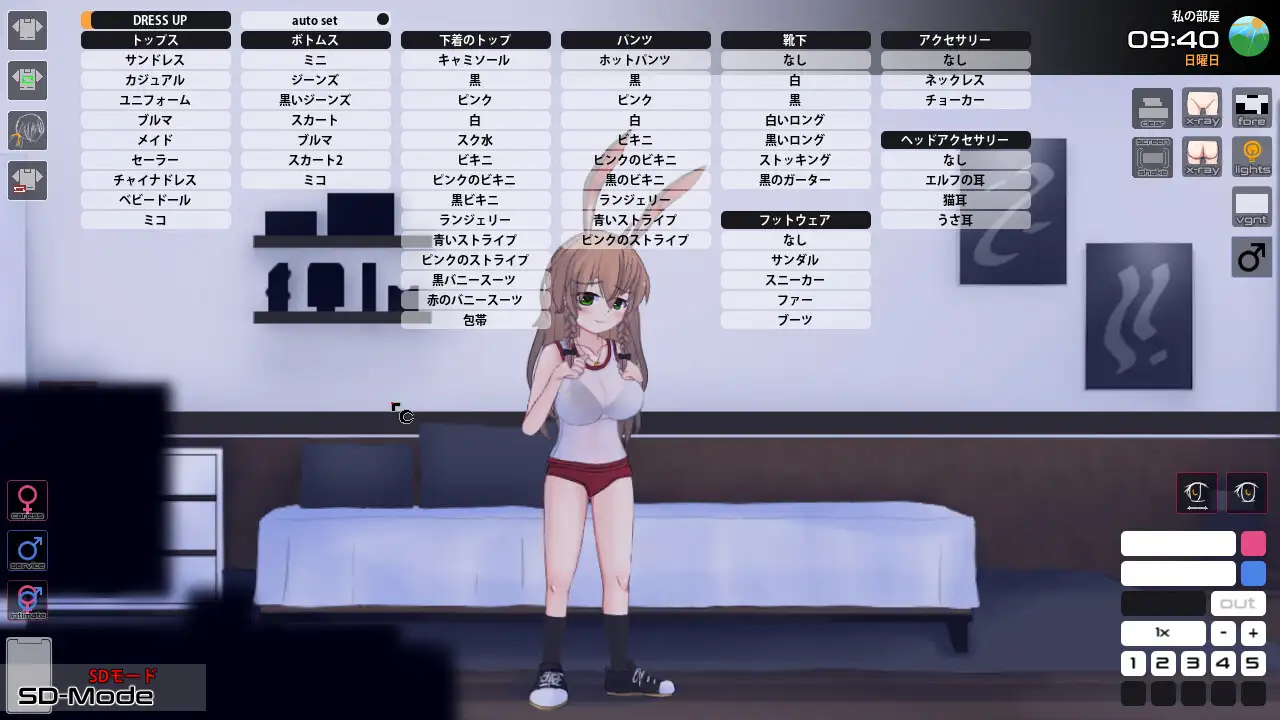Click the 1x speed field

[x=1162, y=632]
